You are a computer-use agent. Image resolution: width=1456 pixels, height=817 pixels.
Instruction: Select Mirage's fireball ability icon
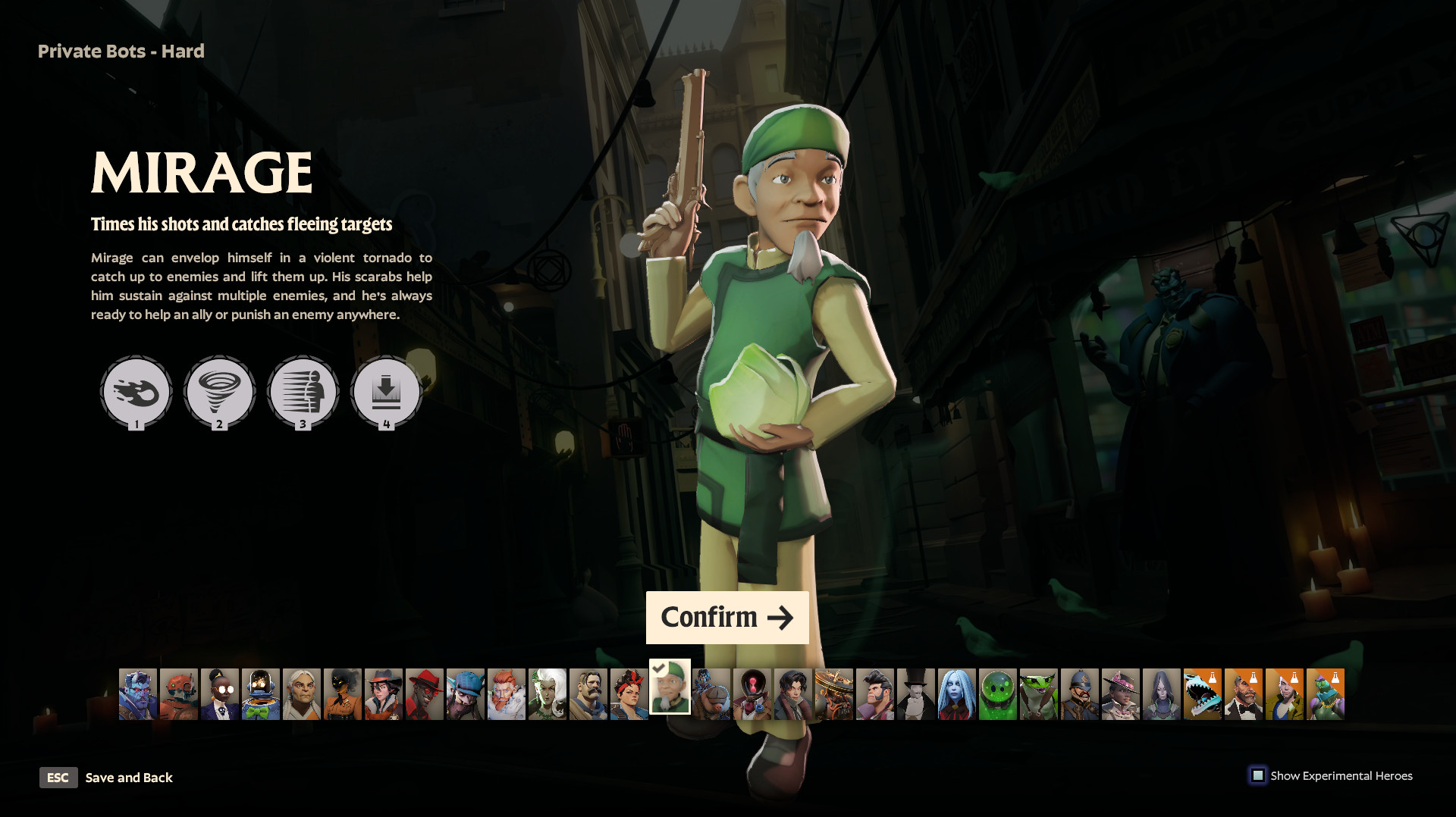[x=136, y=392]
